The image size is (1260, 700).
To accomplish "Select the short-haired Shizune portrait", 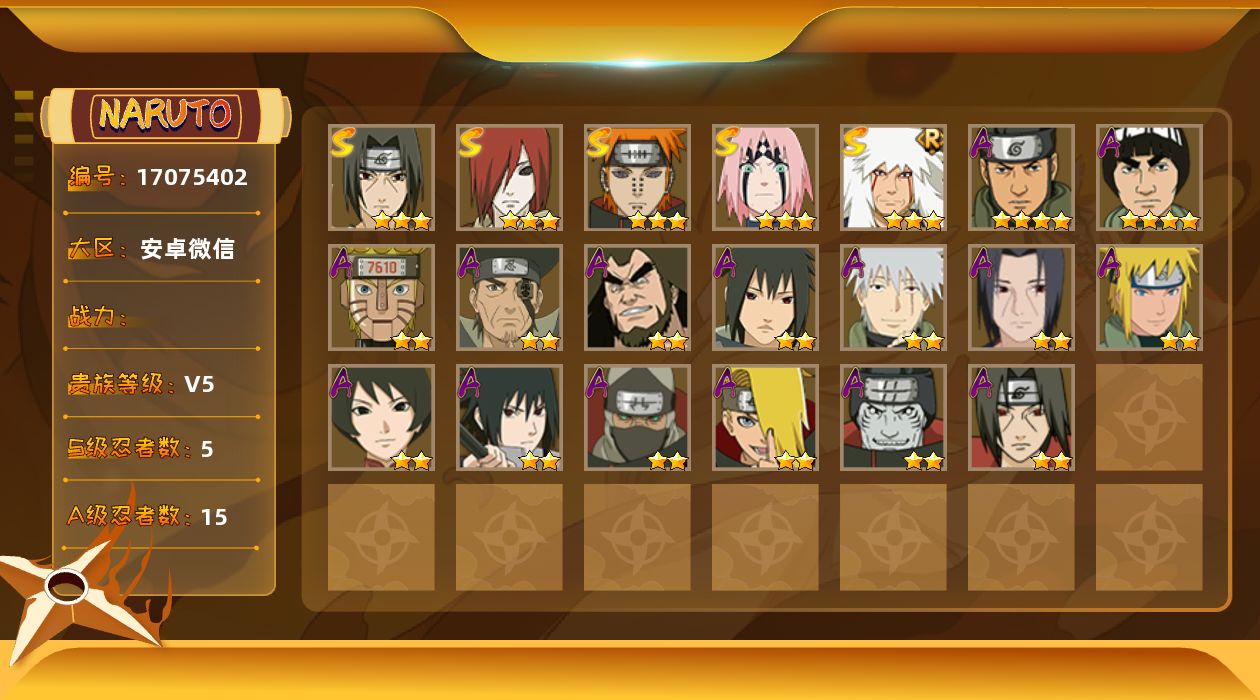I will [381, 418].
